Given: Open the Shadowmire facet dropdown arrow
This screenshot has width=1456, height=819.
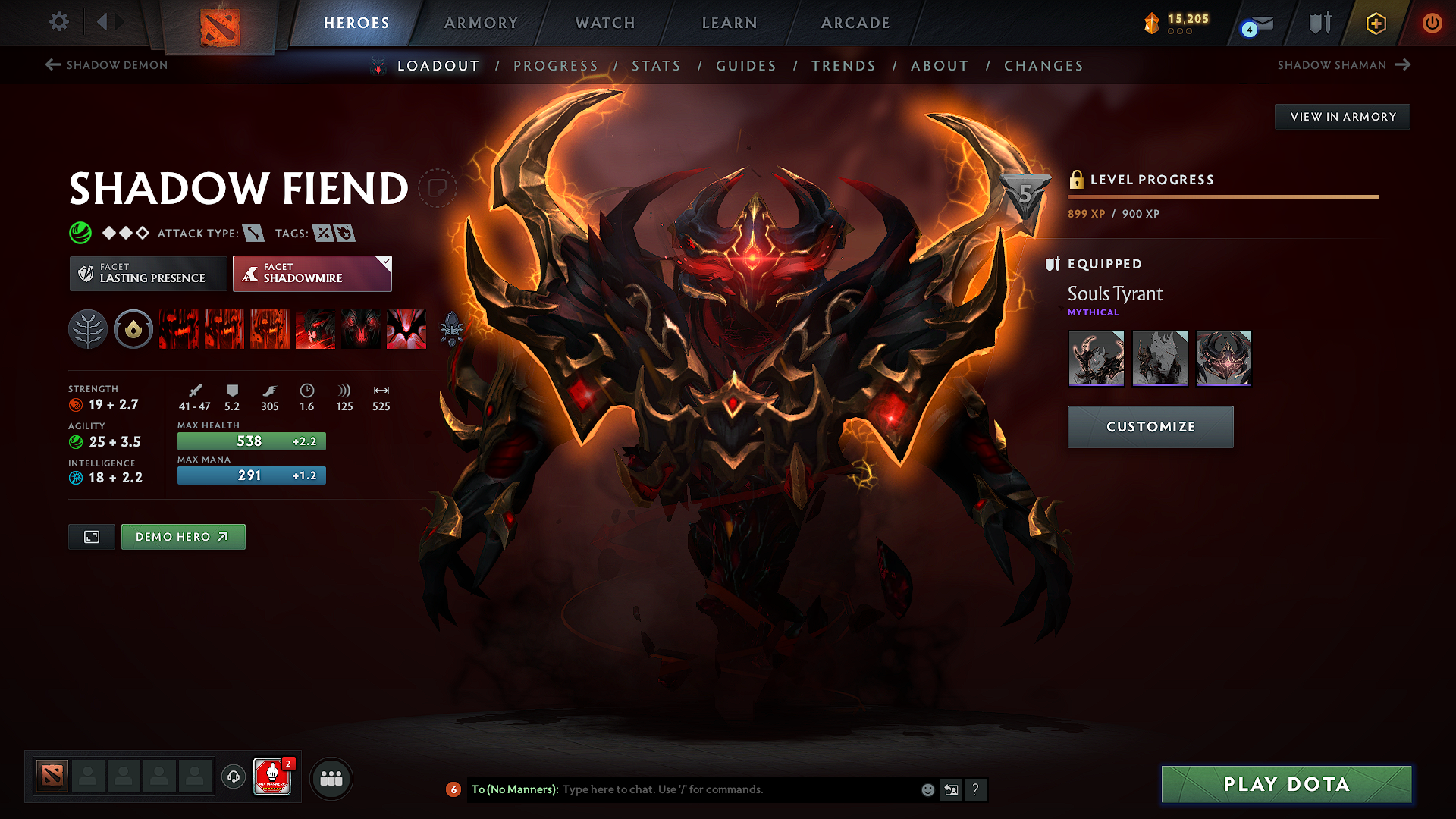Looking at the screenshot, I should click(385, 262).
